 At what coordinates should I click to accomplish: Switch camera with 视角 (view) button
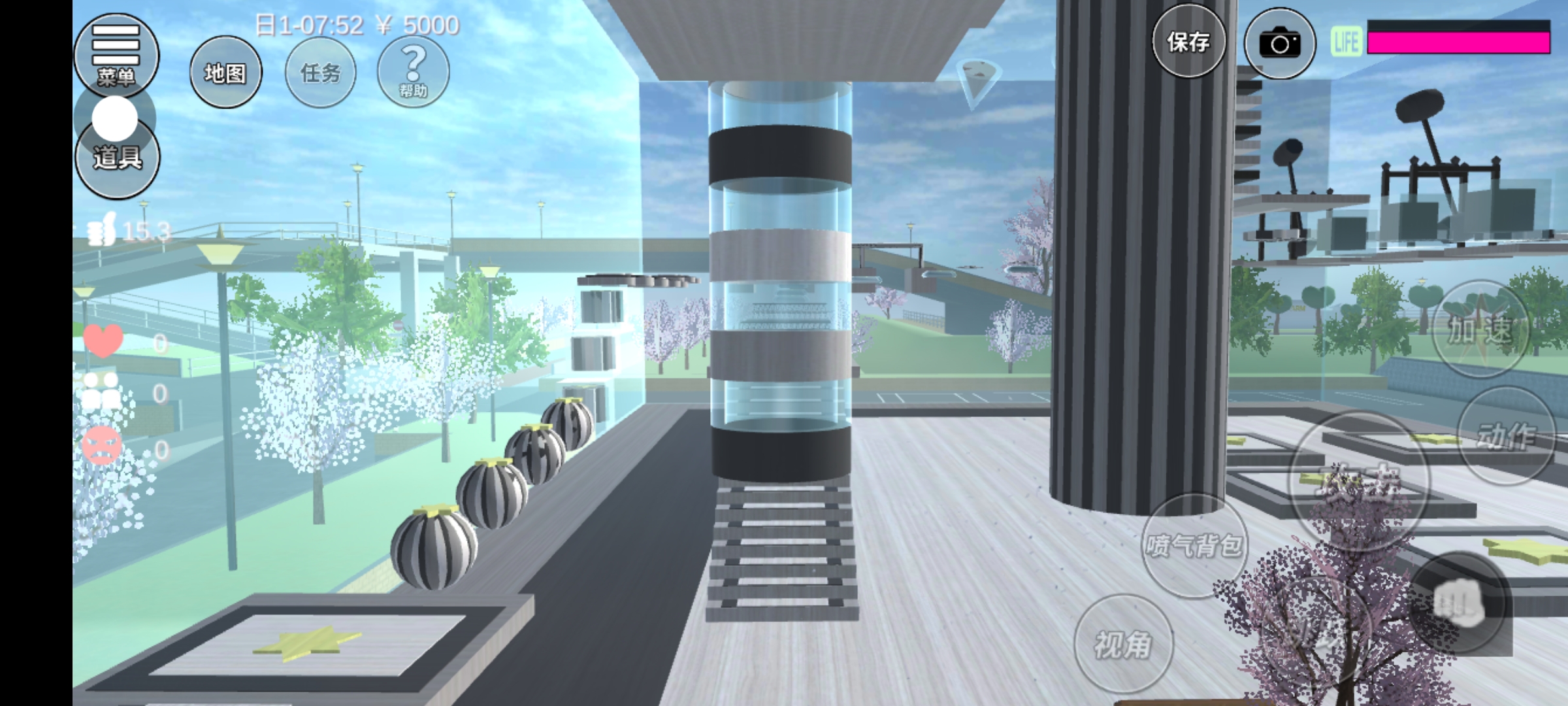(1123, 644)
